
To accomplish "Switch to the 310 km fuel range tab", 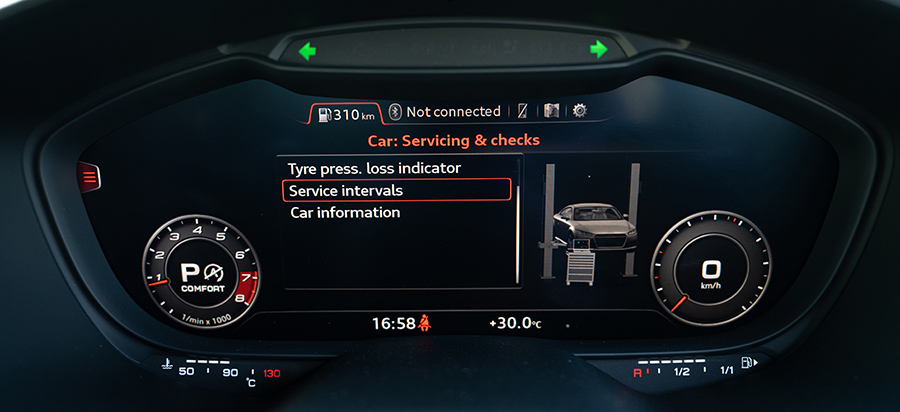I will pyautogui.click(x=345, y=113).
